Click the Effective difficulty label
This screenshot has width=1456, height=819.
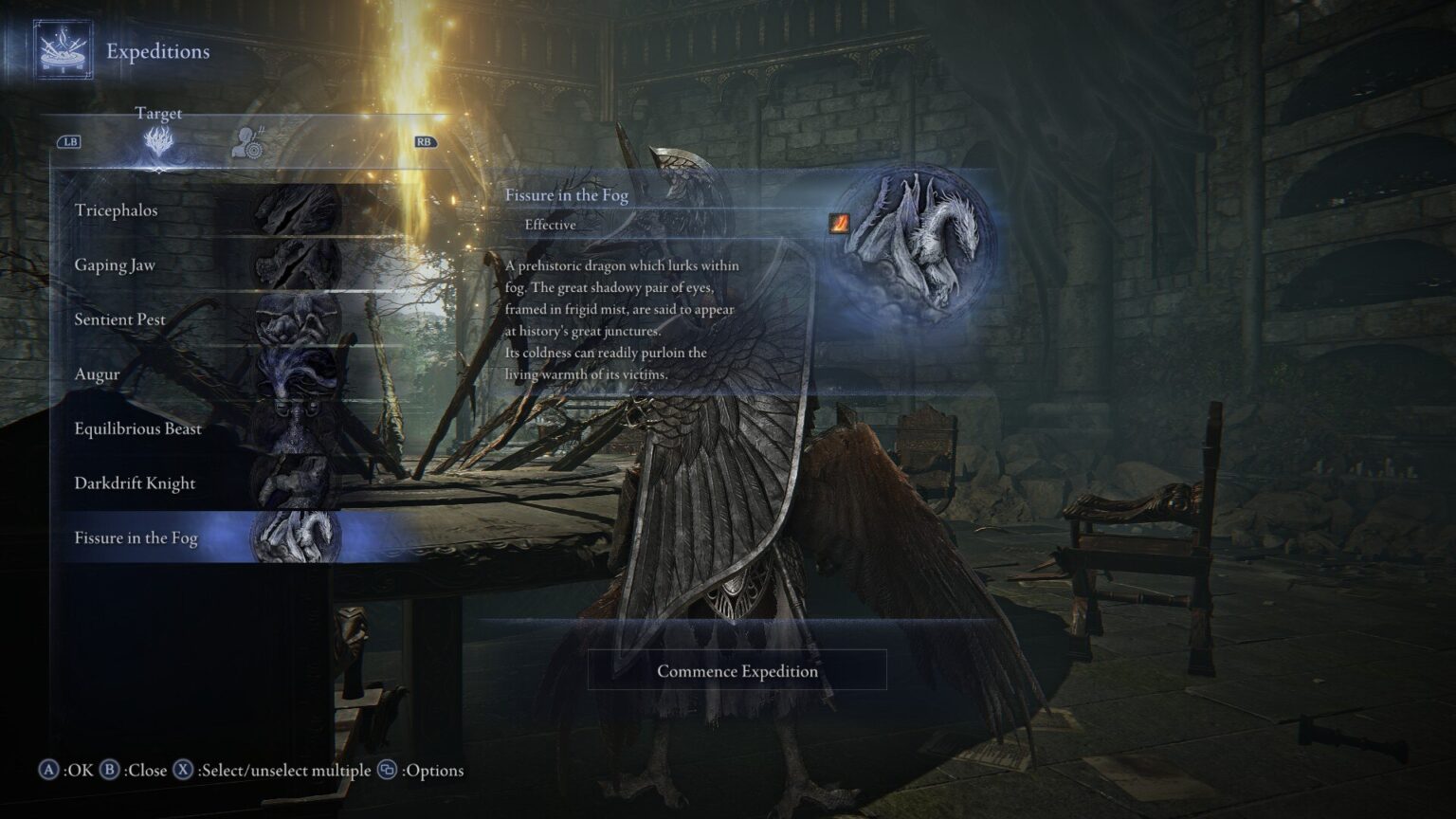[552, 225]
